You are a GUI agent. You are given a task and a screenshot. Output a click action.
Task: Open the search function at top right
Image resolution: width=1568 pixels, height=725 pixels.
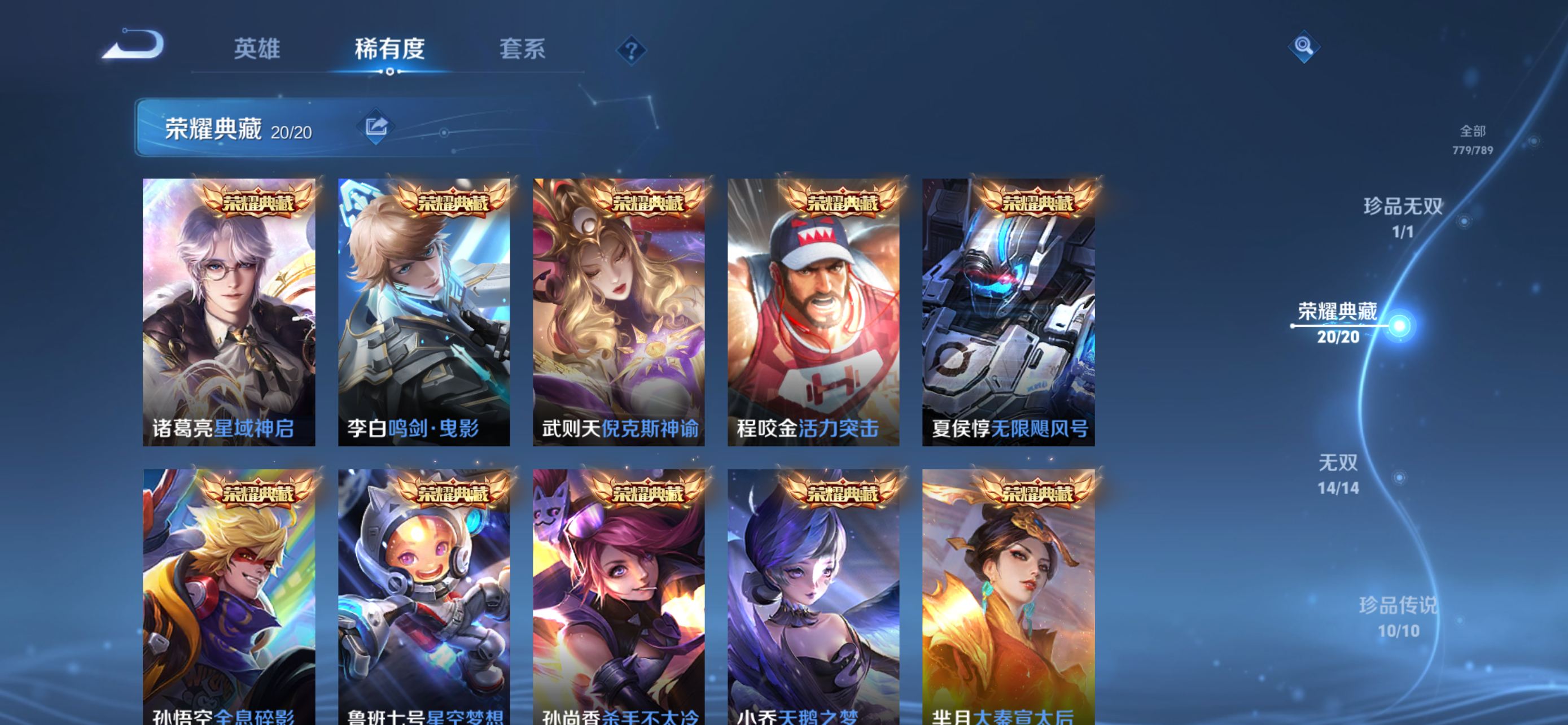tap(1304, 49)
